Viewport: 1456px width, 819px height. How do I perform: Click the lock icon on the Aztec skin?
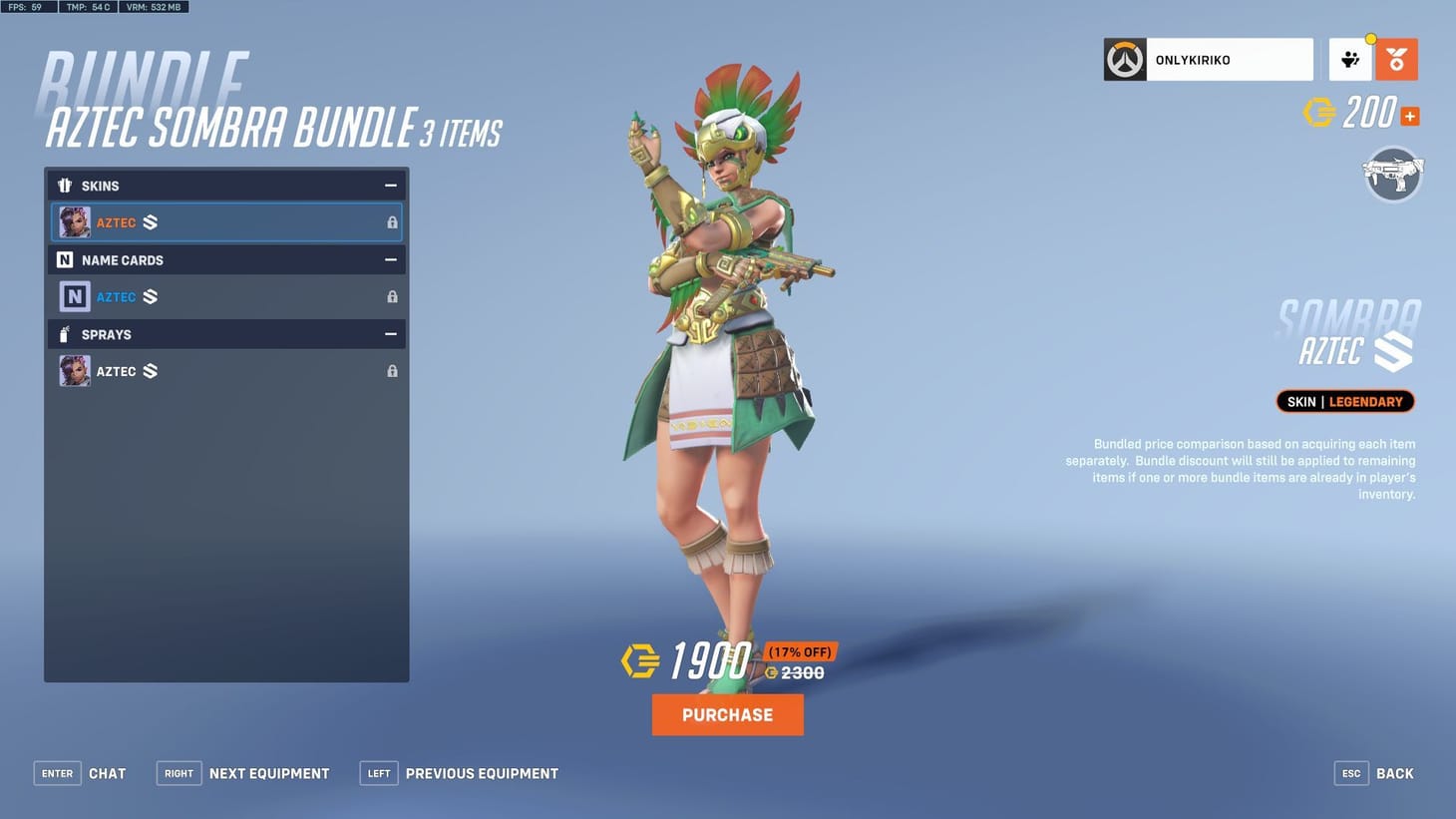click(x=392, y=221)
